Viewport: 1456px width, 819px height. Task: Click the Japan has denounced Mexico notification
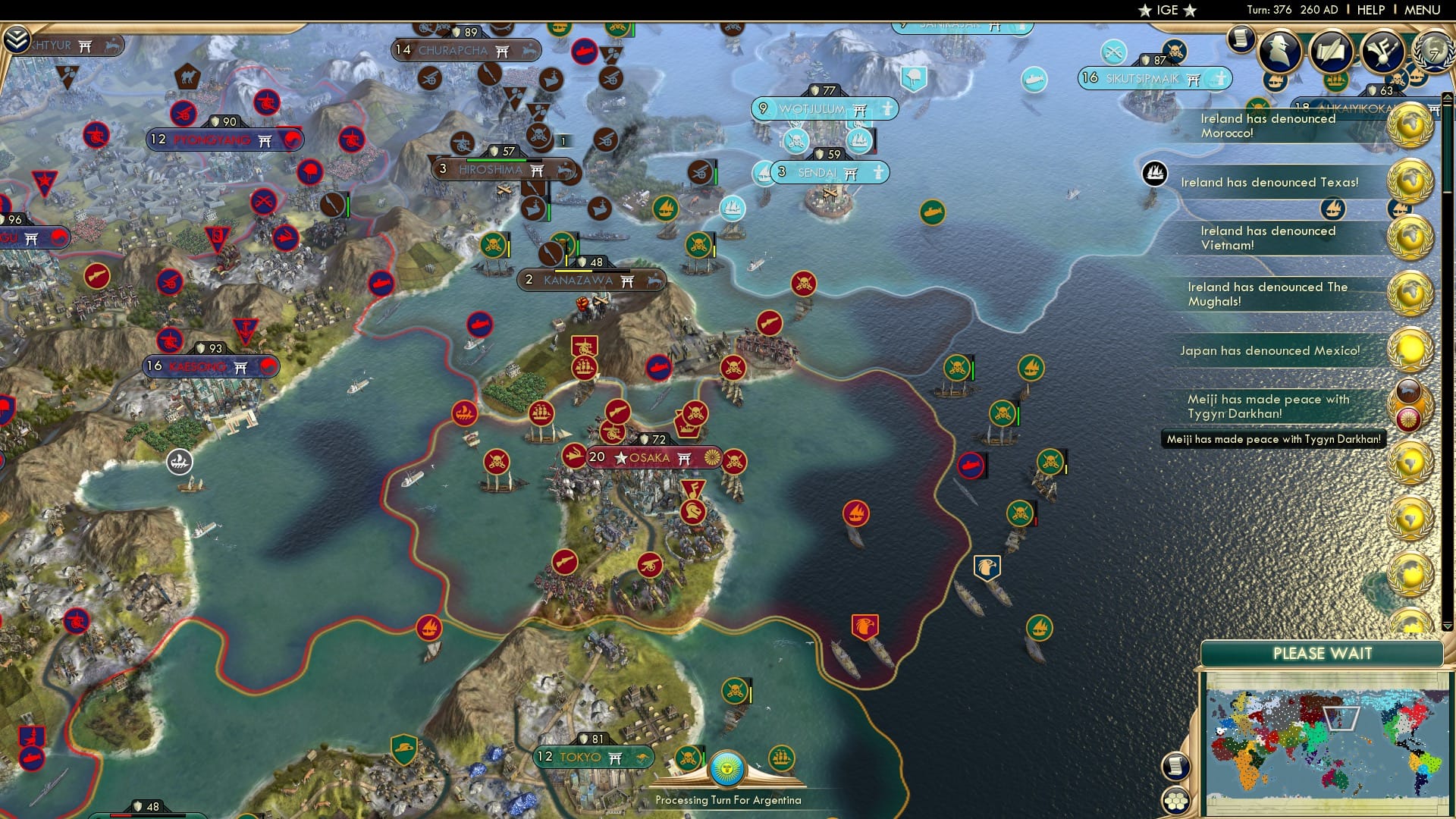pyautogui.click(x=1269, y=350)
